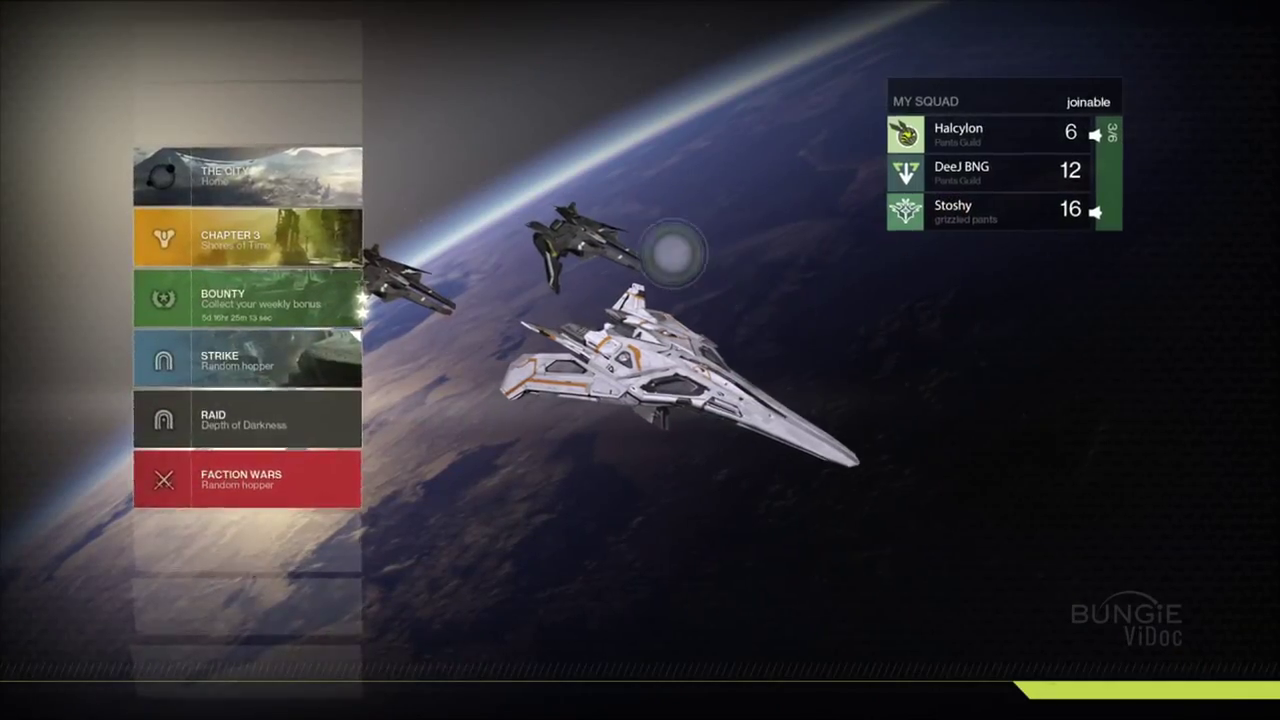Click Halcylon's speaker voice icon
The image size is (1280, 720).
(1095, 135)
